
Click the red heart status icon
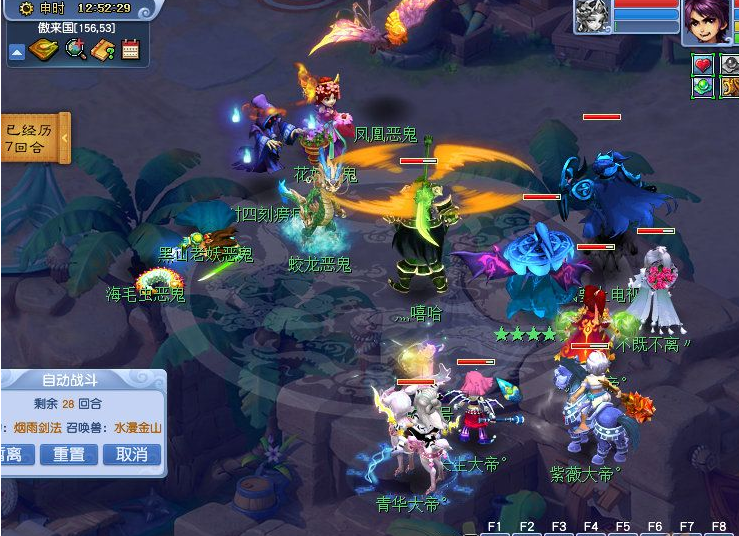tap(703, 65)
